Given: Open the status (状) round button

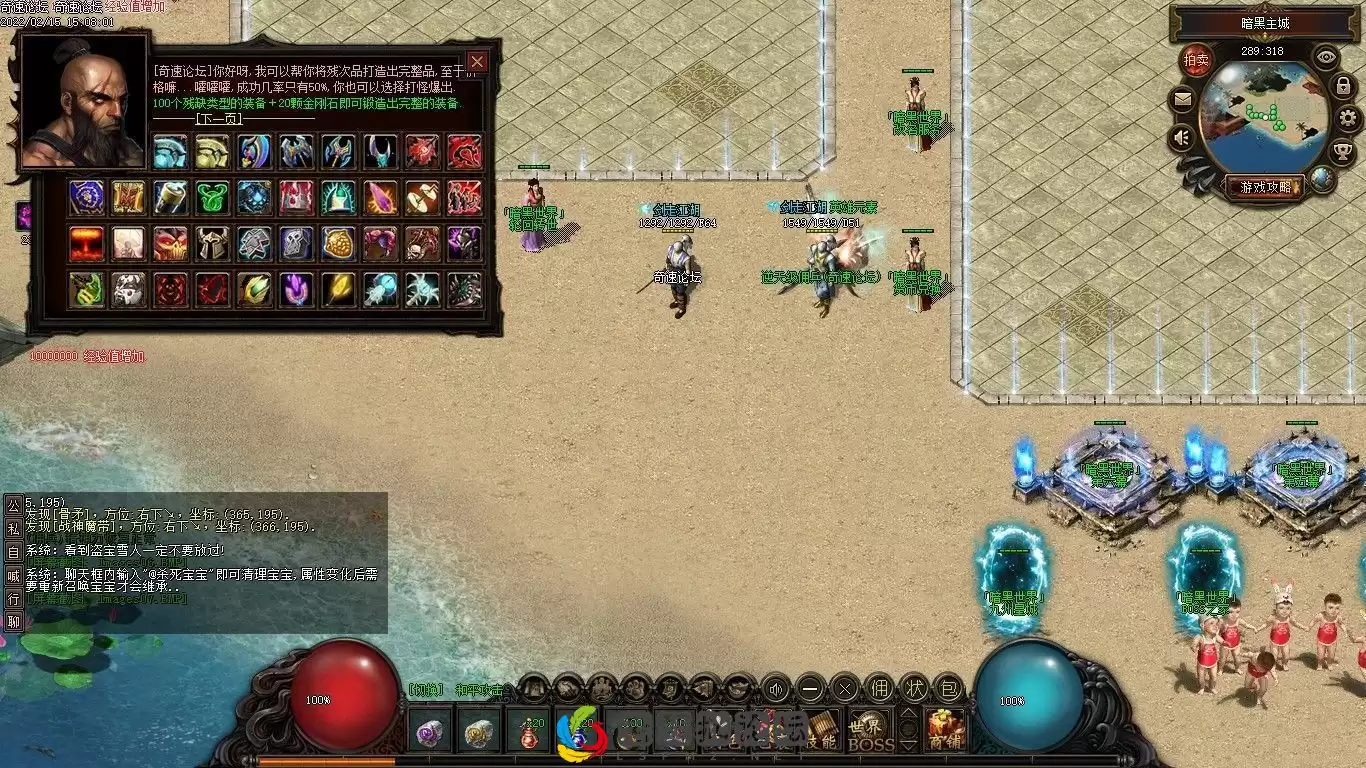Looking at the screenshot, I should click(x=915, y=688).
